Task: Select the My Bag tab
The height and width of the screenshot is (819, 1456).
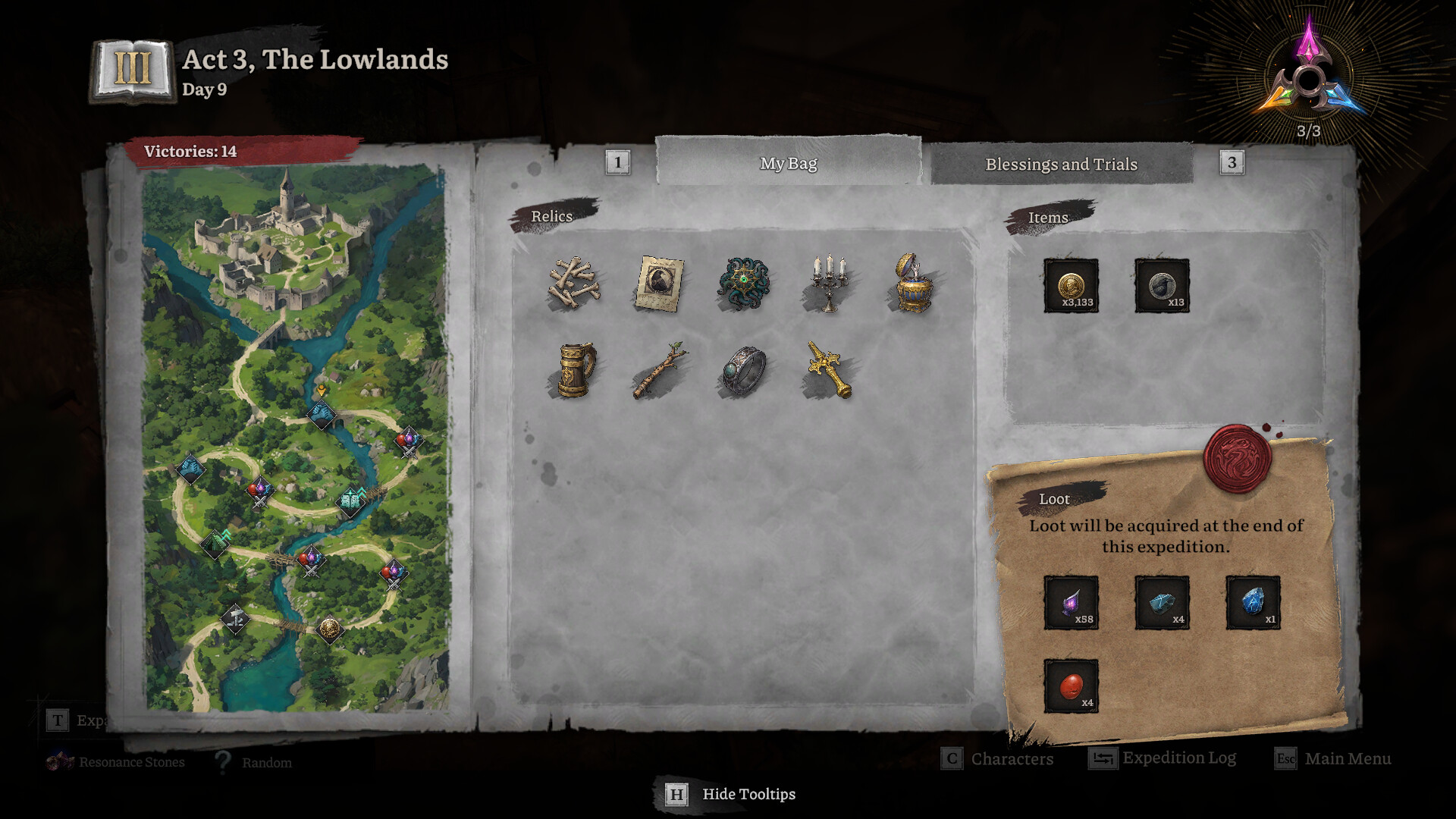Action: coord(789,163)
